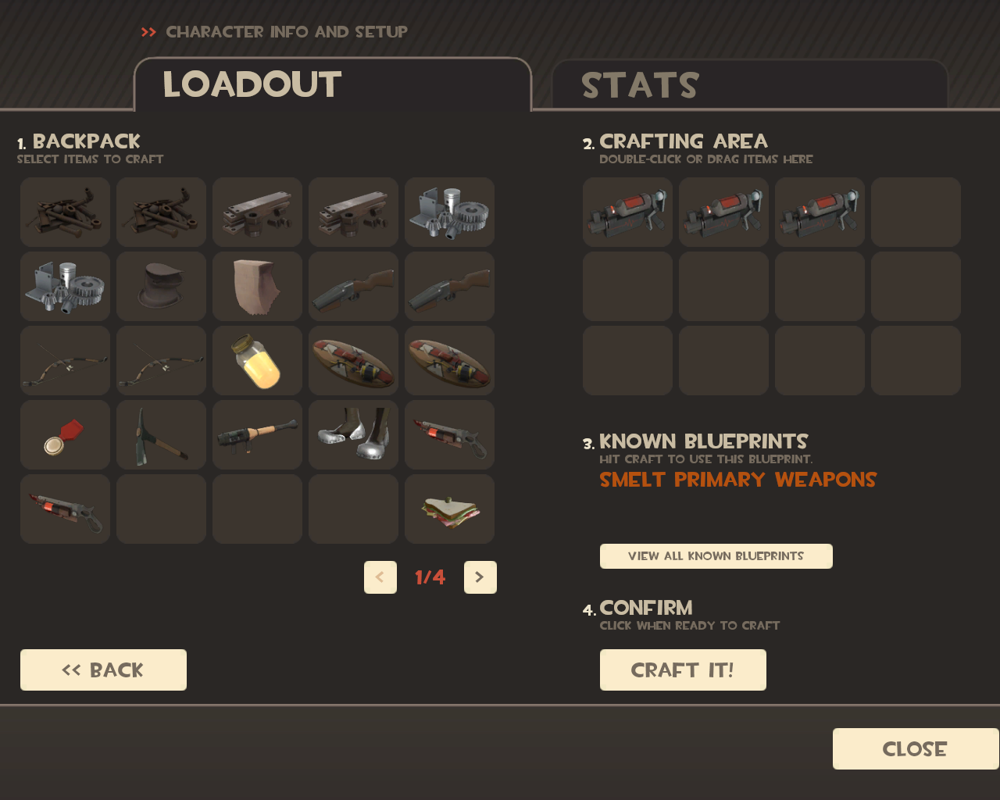The height and width of the screenshot is (800, 1000).
Task: Choose the red-ribbon medal item
Action: pyautogui.click(x=65, y=435)
